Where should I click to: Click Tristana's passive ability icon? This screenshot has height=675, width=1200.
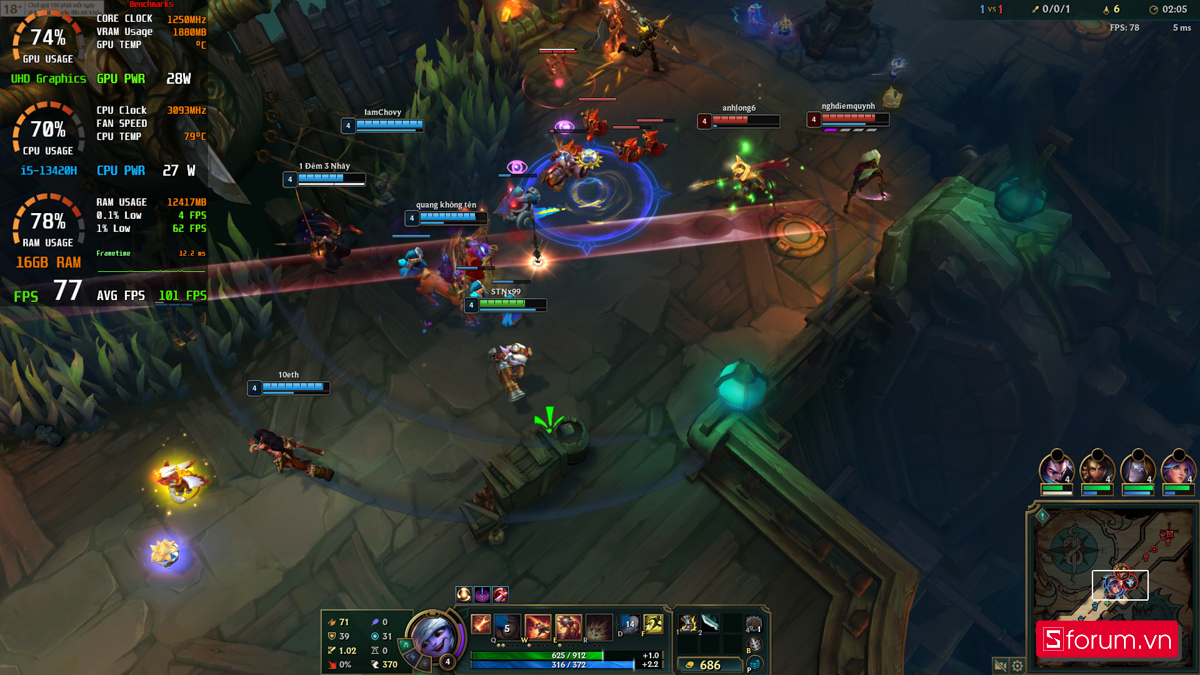point(481,625)
